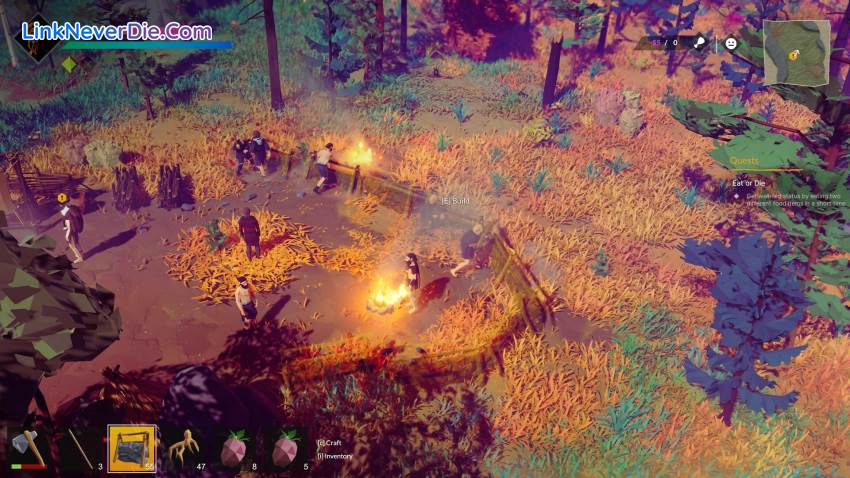850x478 pixels.
Task: Pick the berry stack of 5
Action: pos(285,448)
